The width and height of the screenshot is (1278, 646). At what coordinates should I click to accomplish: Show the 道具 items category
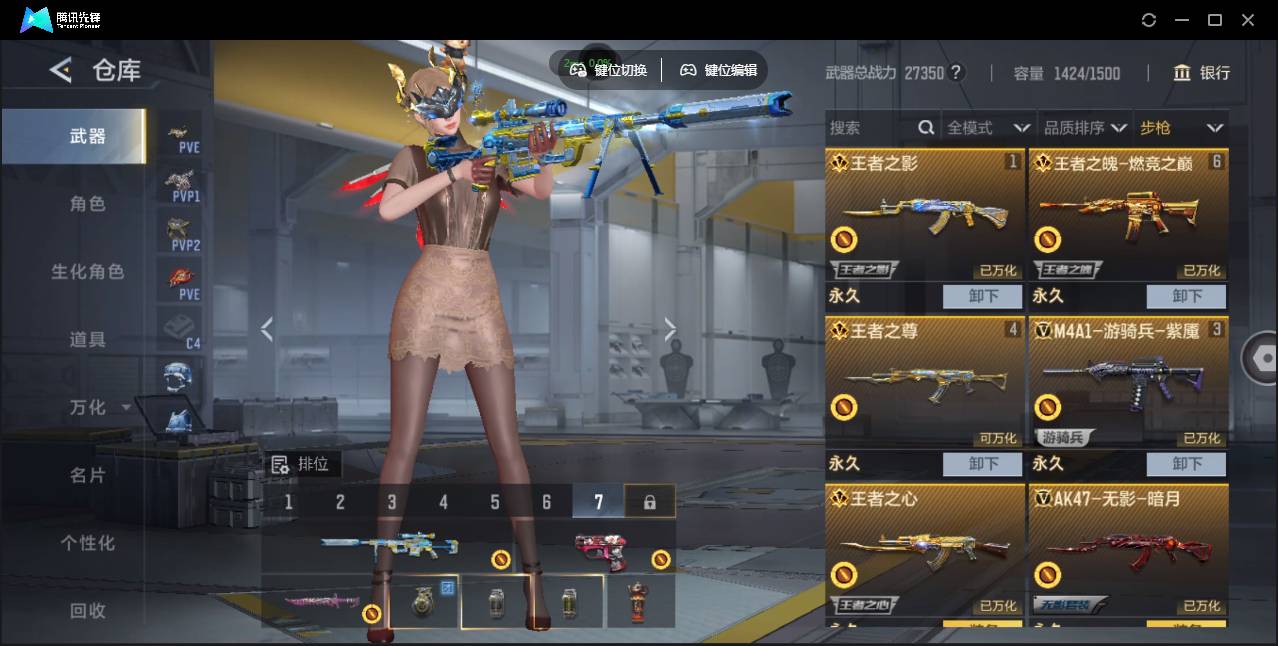[x=87, y=340]
